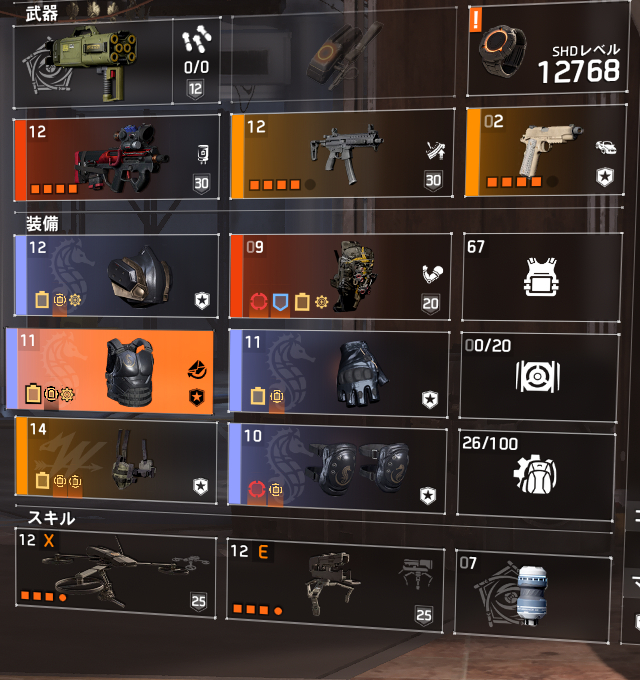640x680 pixels.
Task: Select the leg holster gear slot
Action: (x=117, y=461)
